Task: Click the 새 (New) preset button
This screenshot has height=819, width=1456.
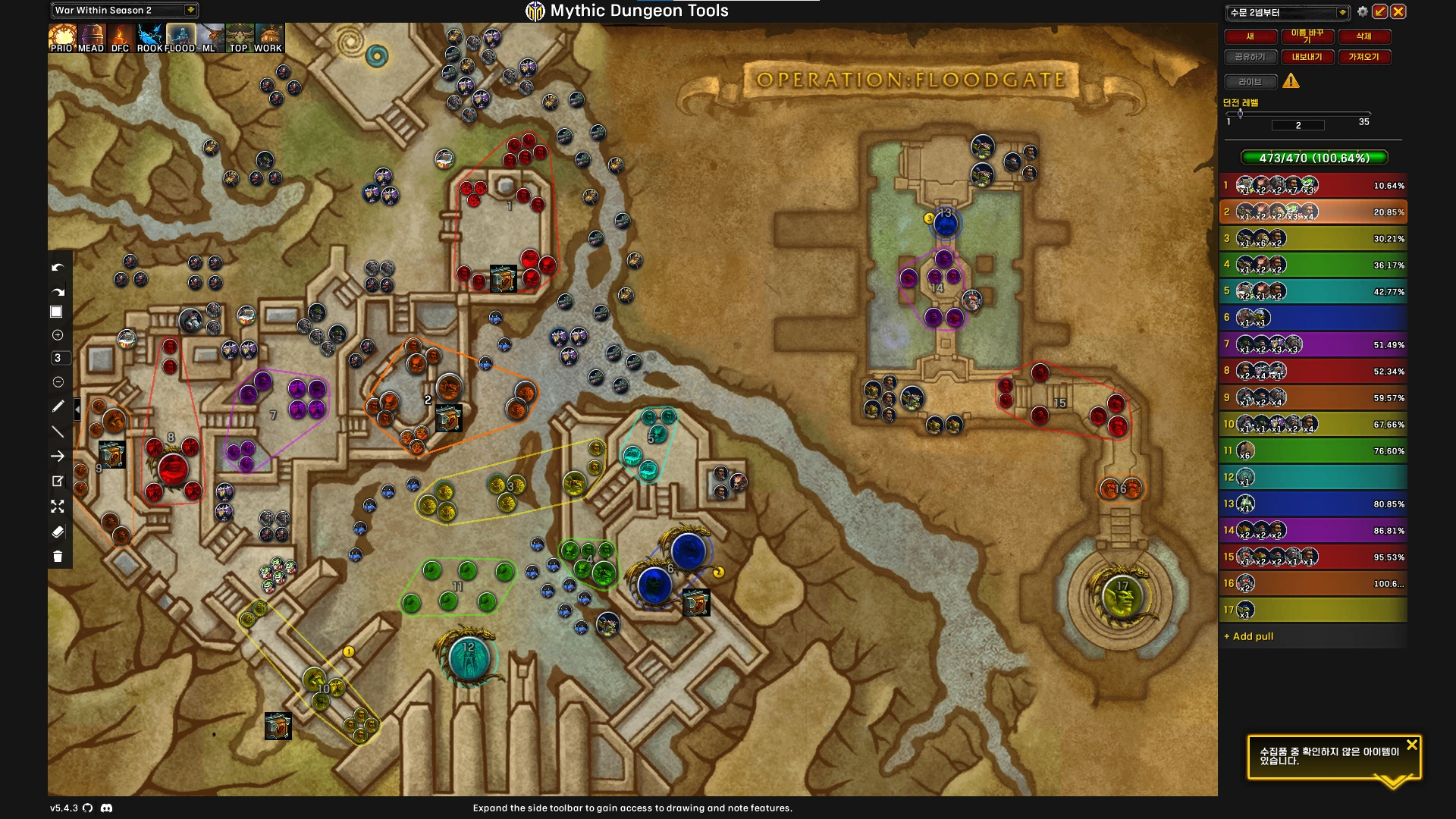Action: [1250, 36]
